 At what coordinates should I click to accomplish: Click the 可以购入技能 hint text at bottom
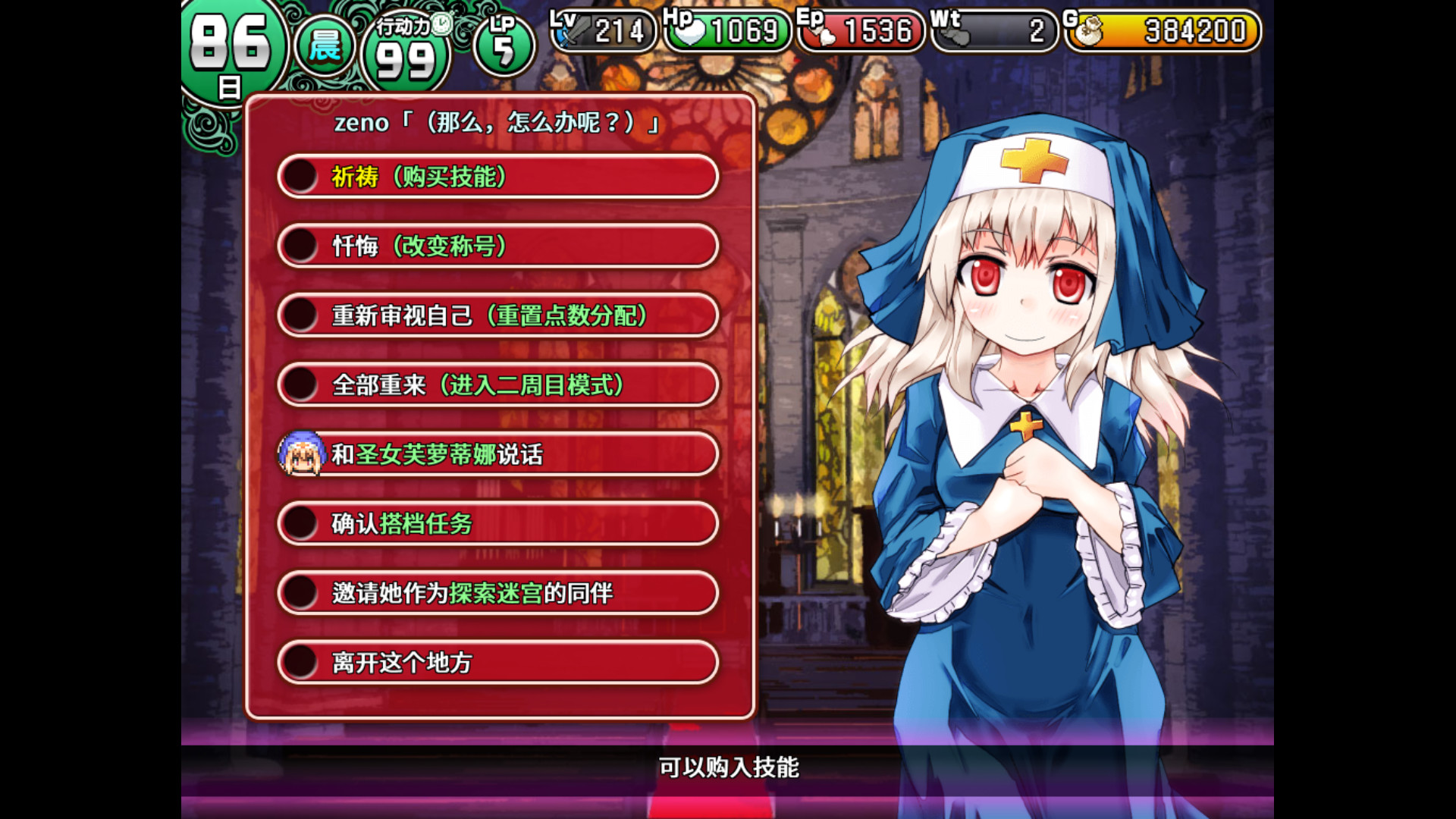(730, 768)
